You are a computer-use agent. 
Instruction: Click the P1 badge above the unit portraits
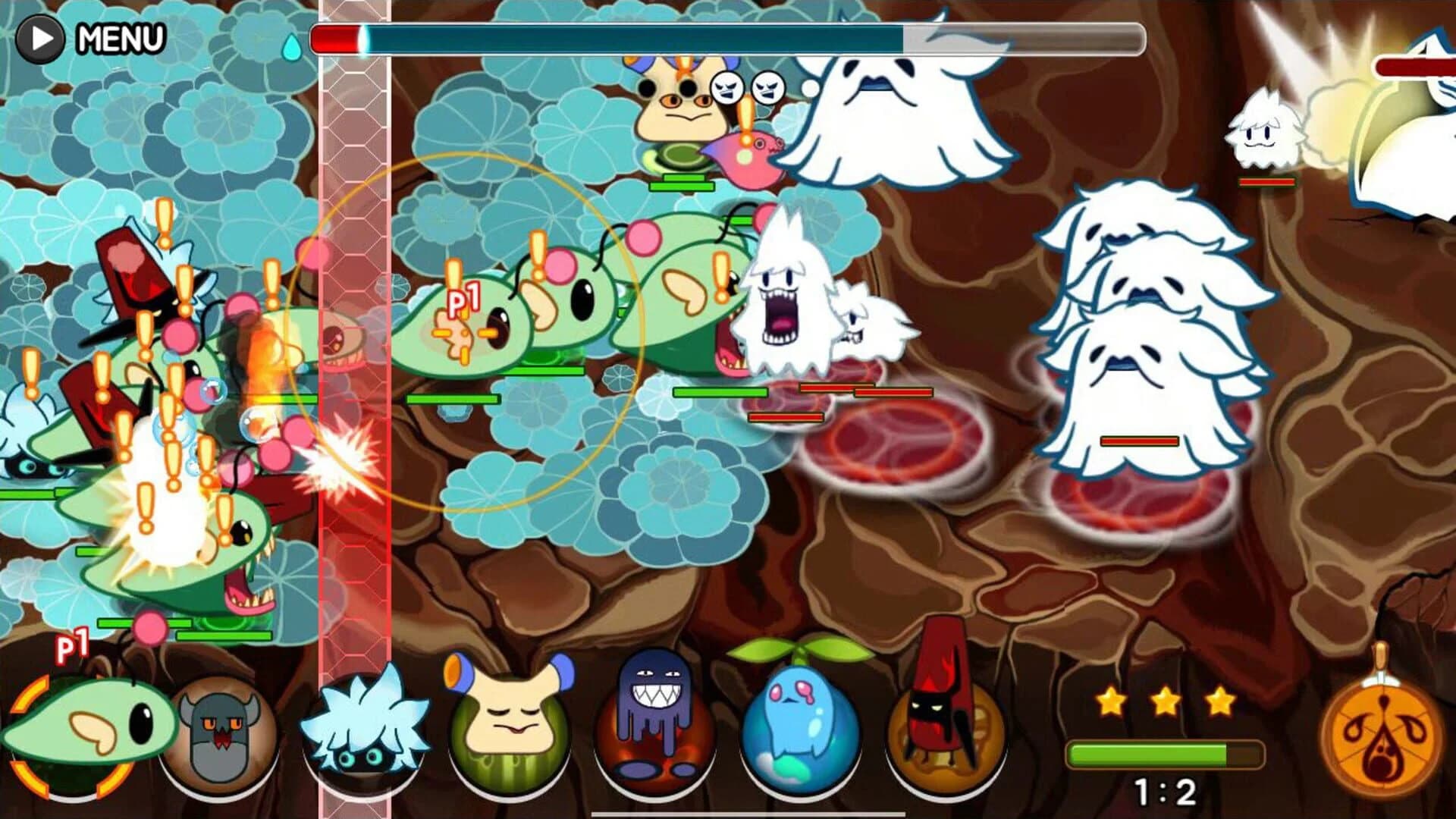click(74, 647)
